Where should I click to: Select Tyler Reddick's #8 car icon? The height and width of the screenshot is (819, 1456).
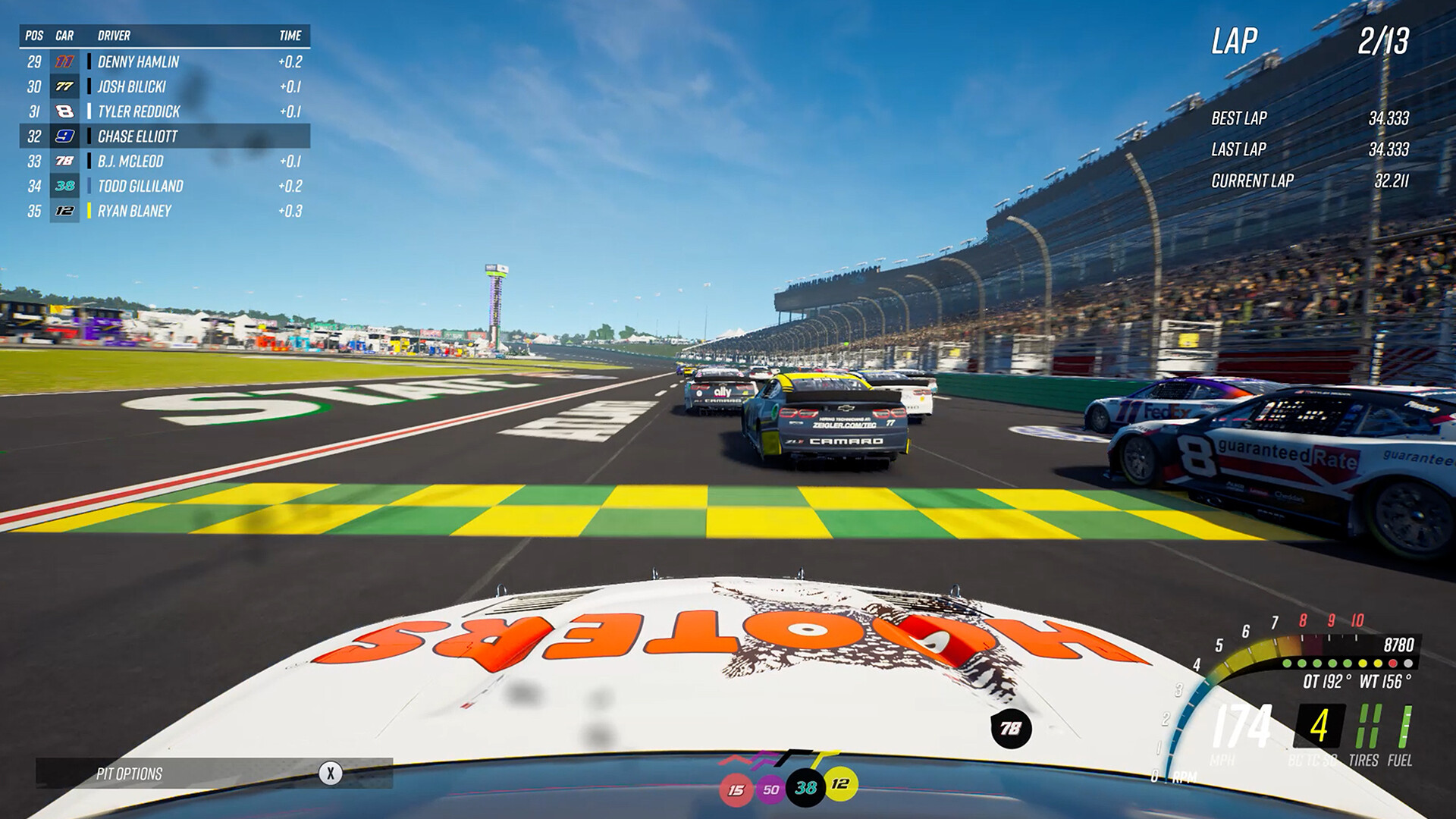(65, 111)
